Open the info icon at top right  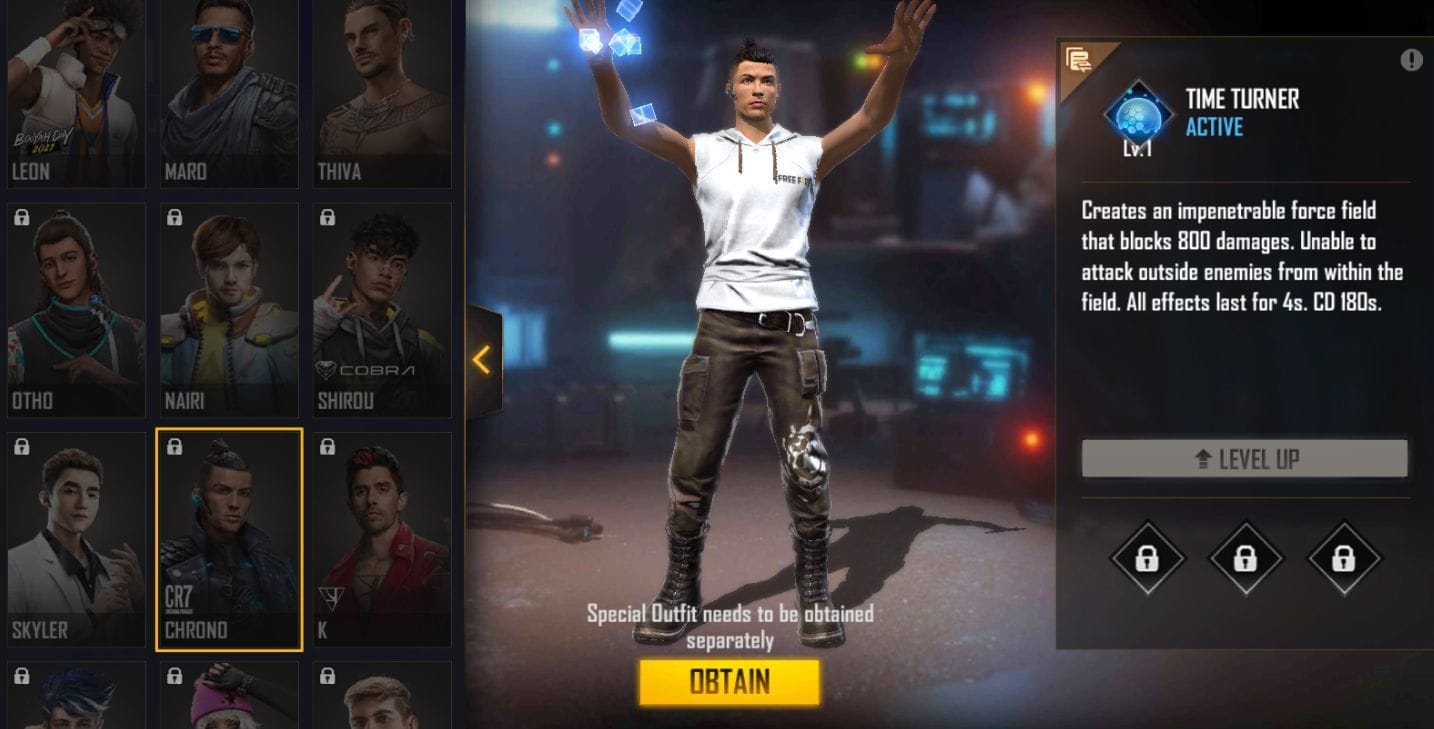[1412, 59]
